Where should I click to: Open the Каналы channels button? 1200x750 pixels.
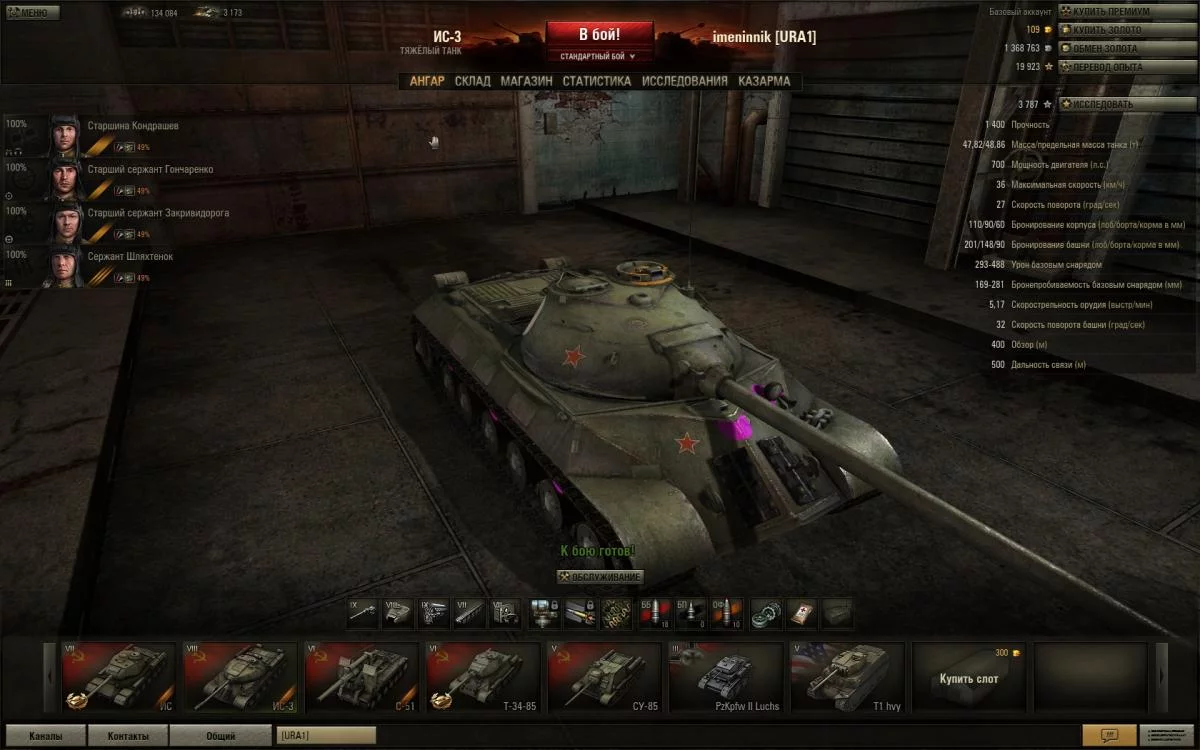[45, 736]
